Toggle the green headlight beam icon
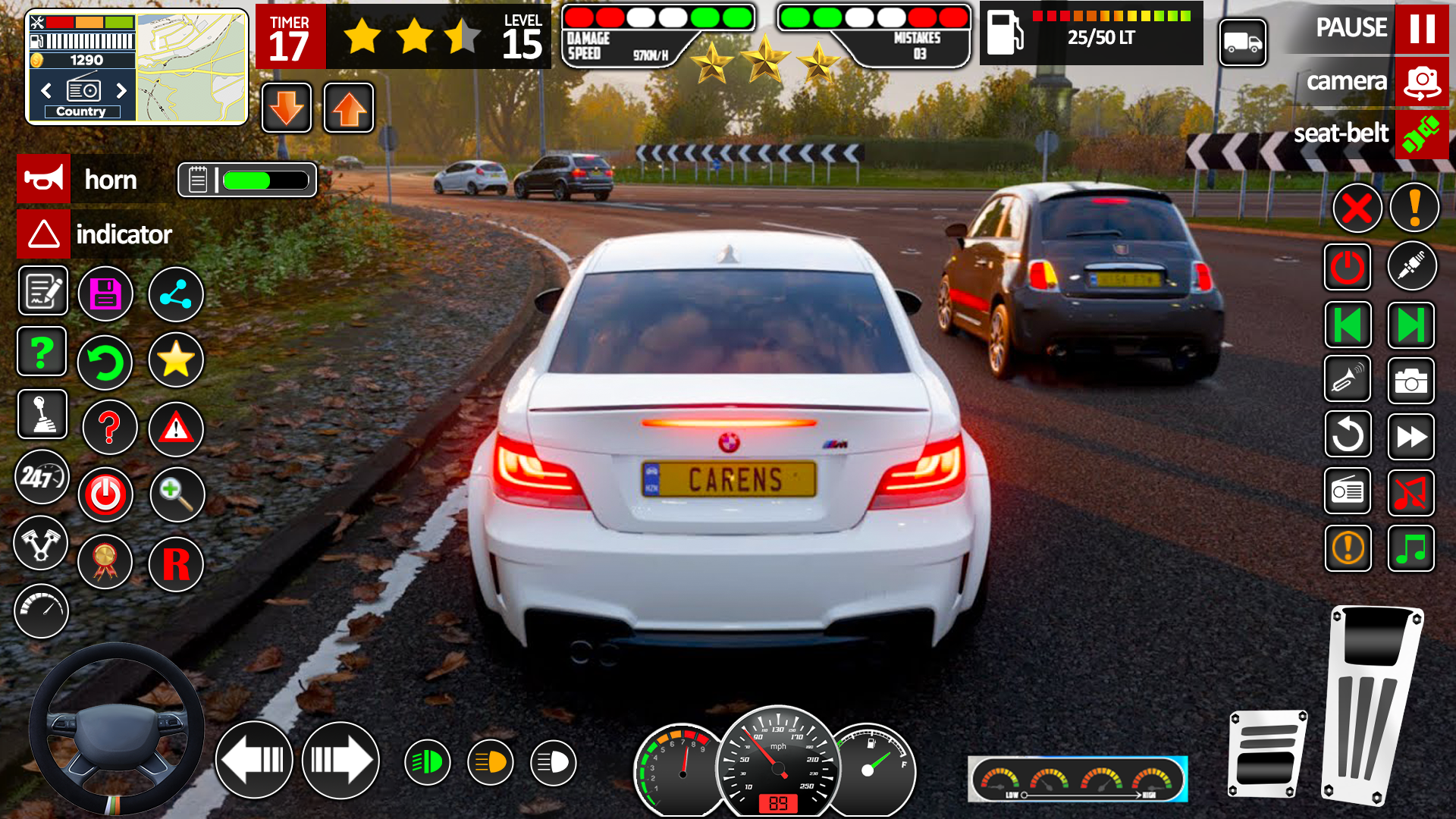This screenshot has width=1456, height=819. tap(428, 762)
